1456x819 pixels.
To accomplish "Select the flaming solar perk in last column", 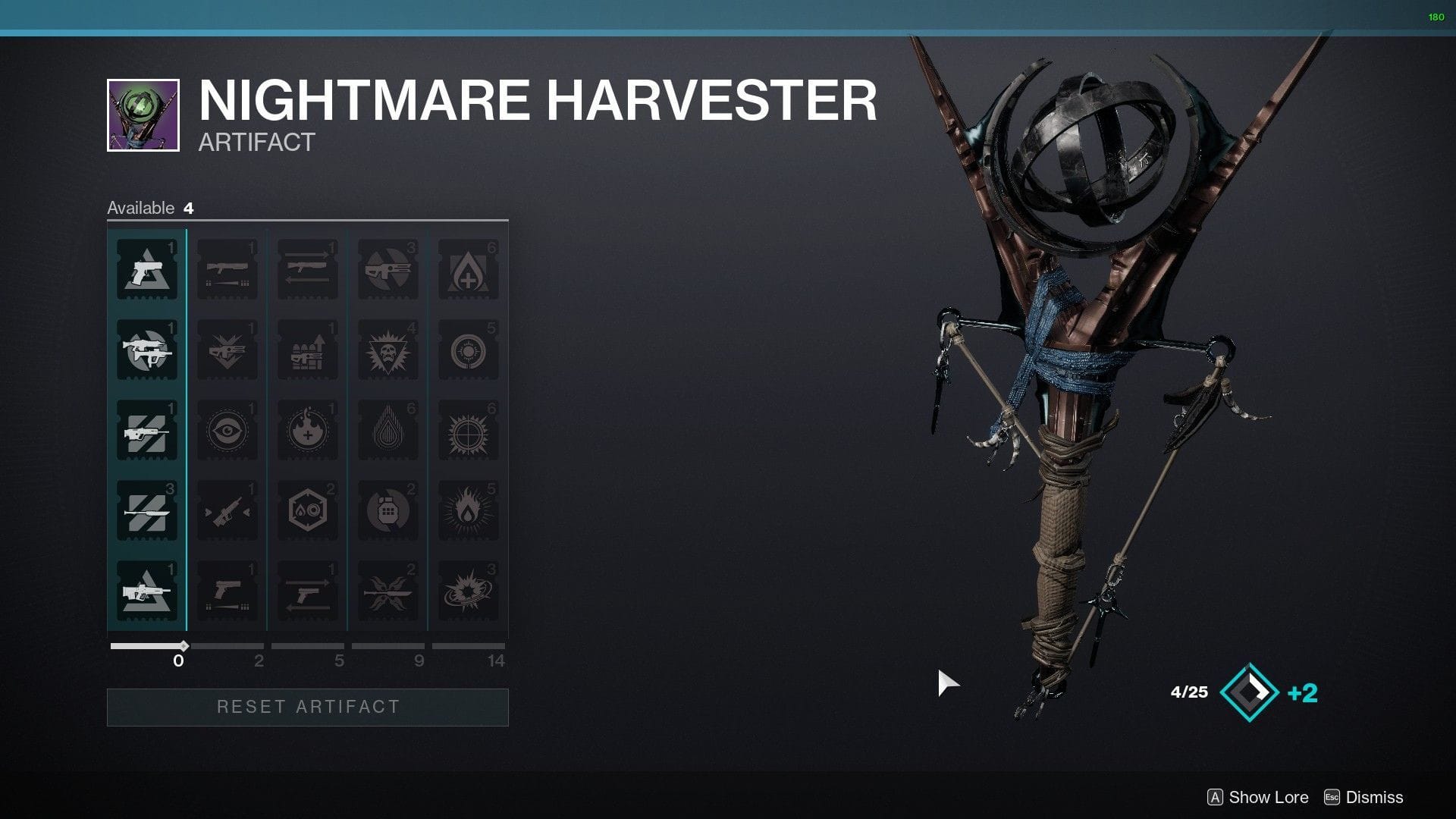I will (x=469, y=510).
